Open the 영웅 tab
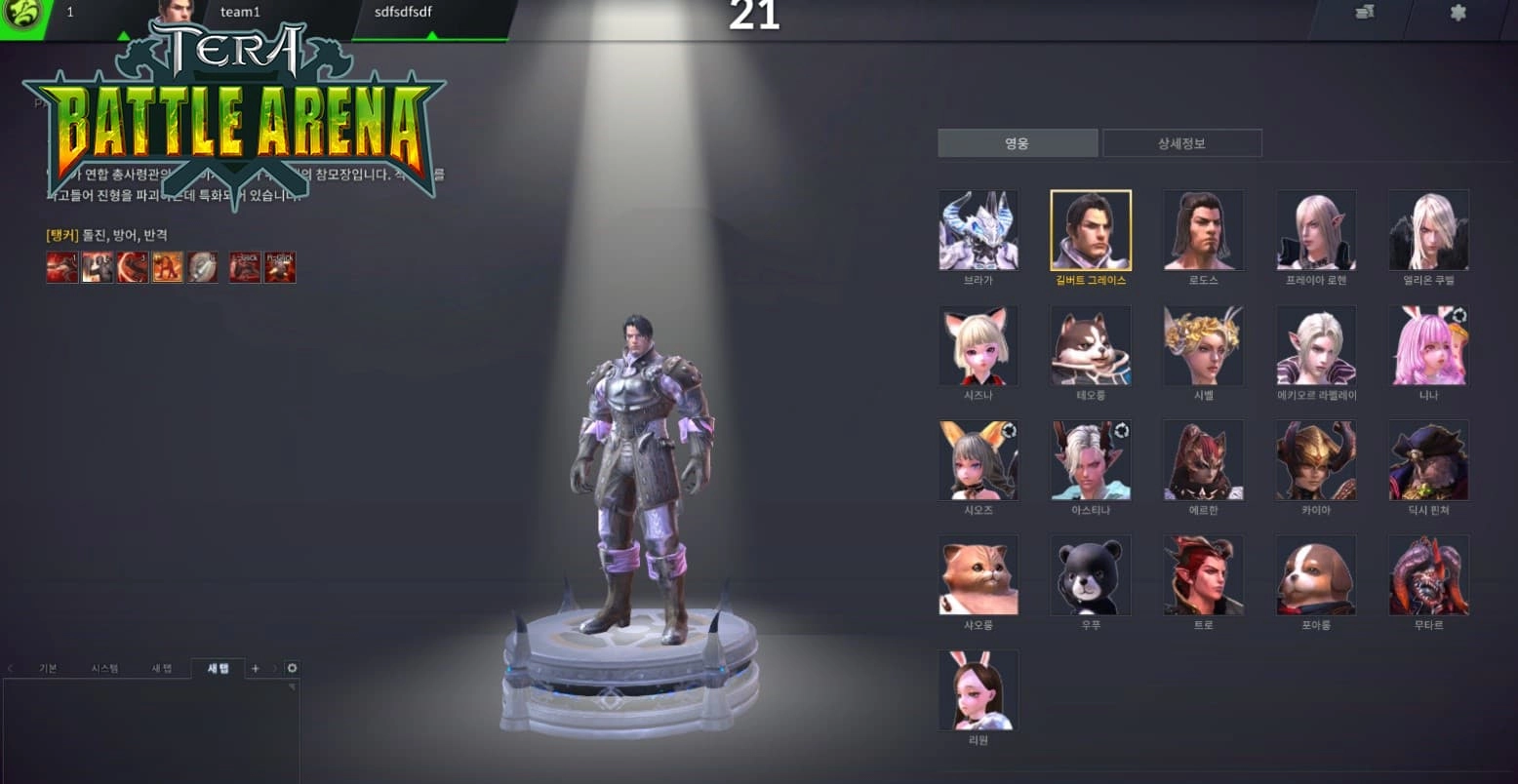This screenshot has height=784, width=1518. pyautogui.click(x=1017, y=142)
